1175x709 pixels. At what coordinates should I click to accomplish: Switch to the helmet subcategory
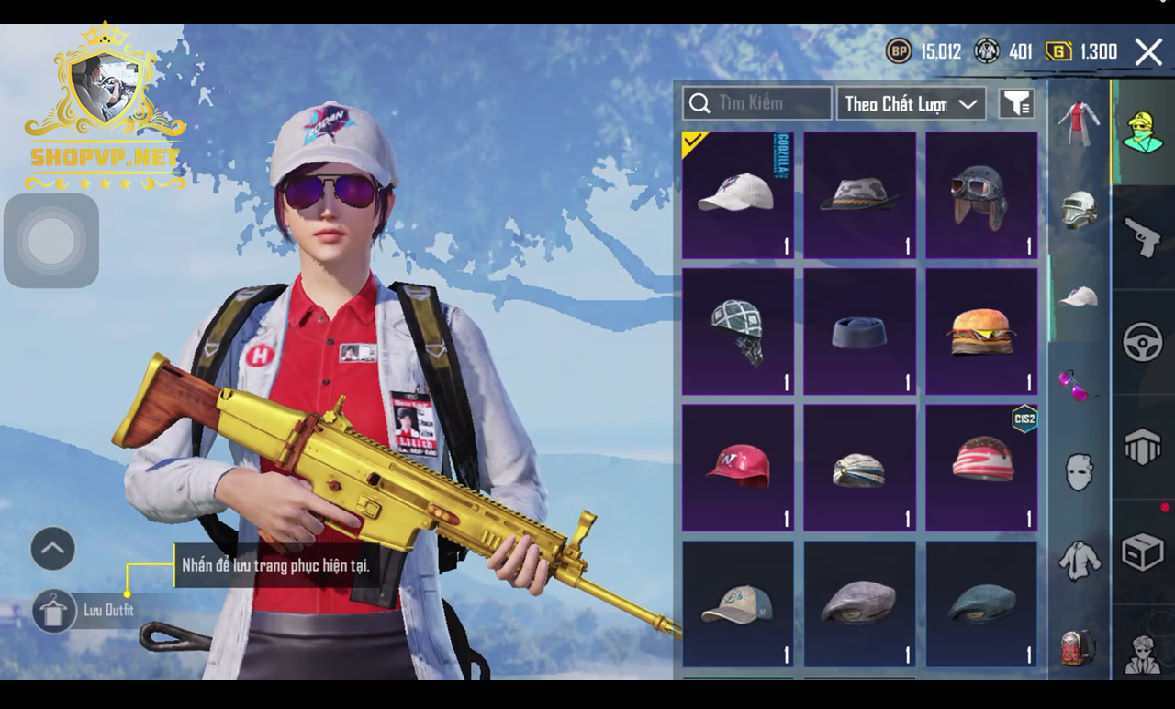[x=1079, y=209]
